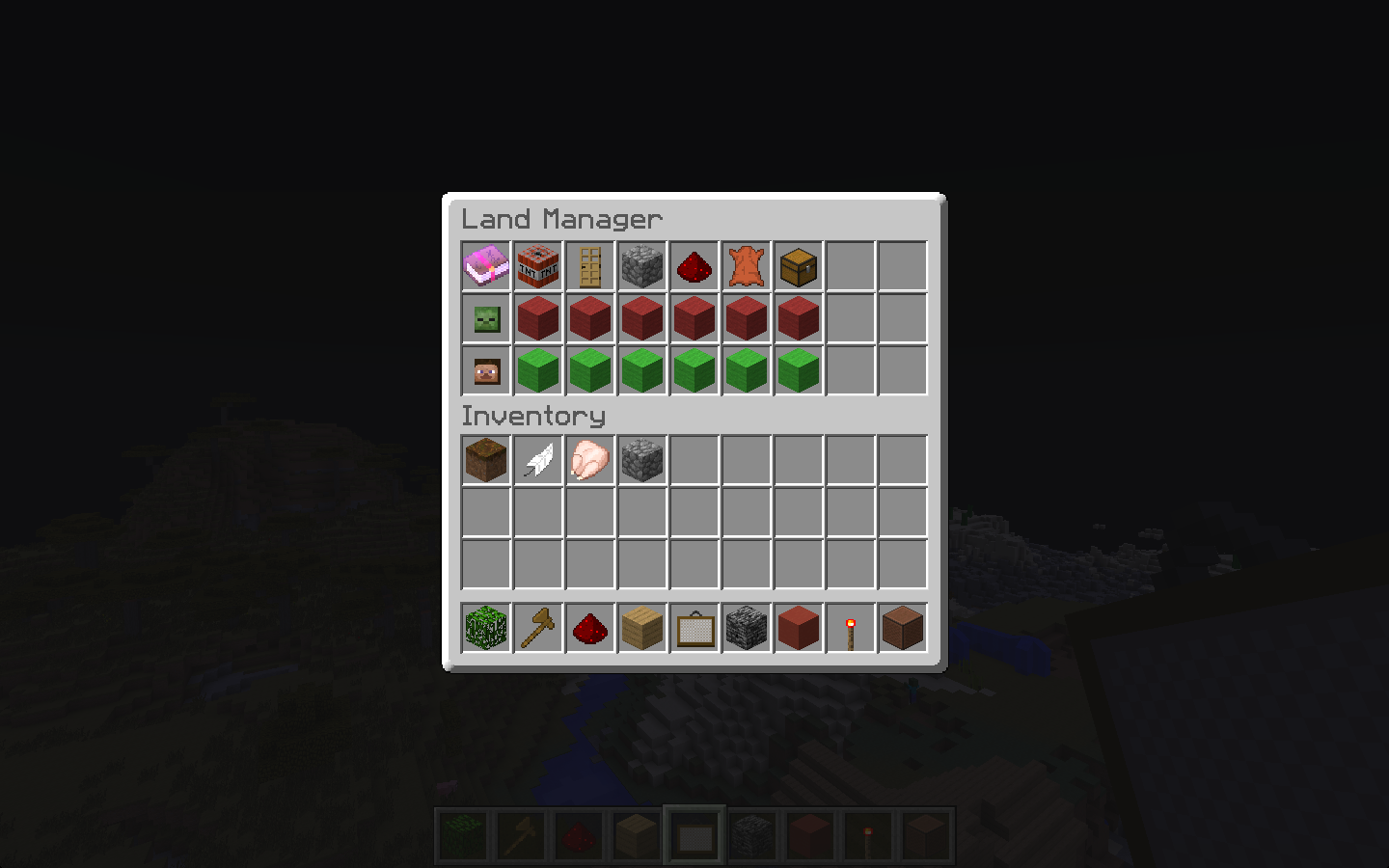Enable the first green block beside the player head
Viewport: 1389px width, 868px height.
pyautogui.click(x=537, y=369)
